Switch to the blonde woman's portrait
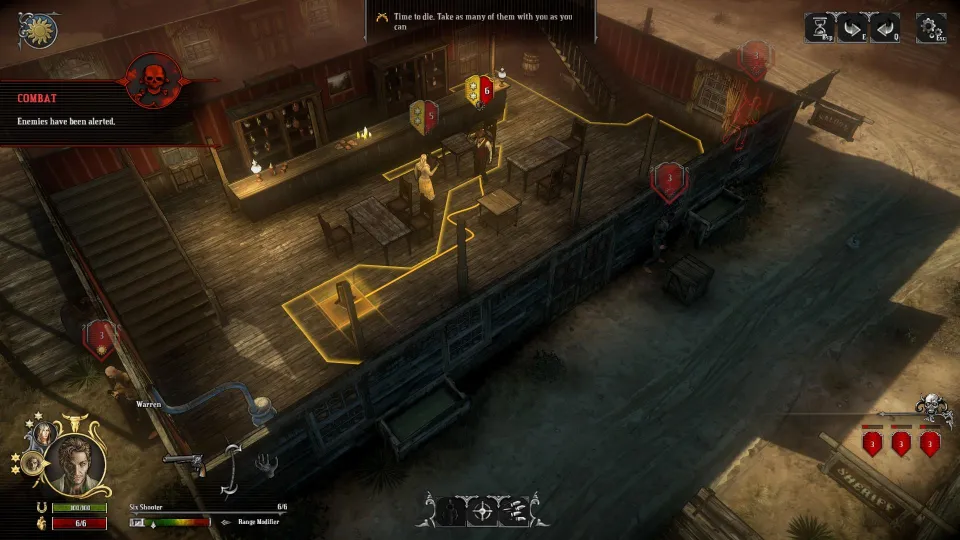Screen dimensions: 960x540 point(46,435)
